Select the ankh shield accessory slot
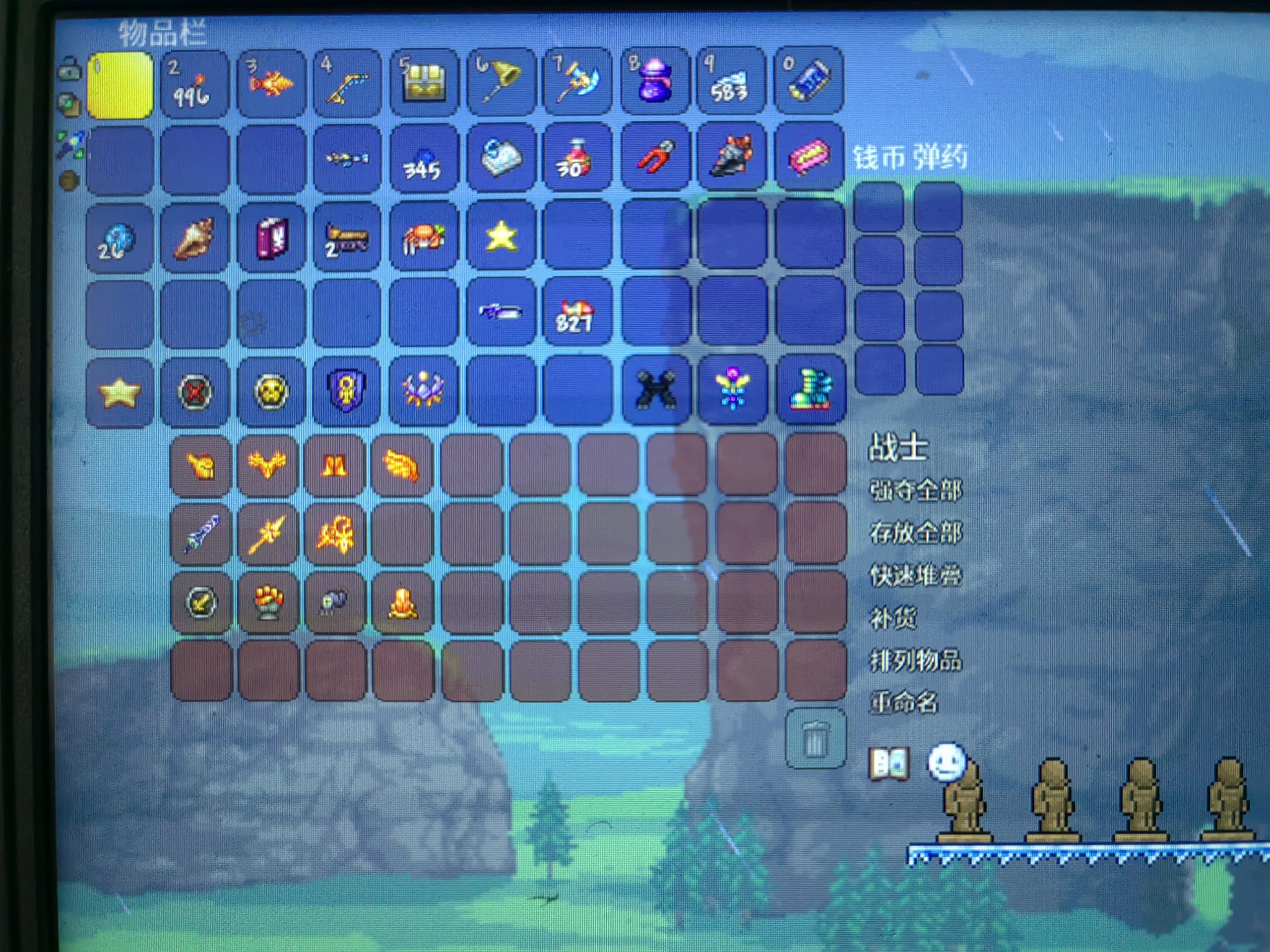This screenshot has height=952, width=1270. pos(347,392)
